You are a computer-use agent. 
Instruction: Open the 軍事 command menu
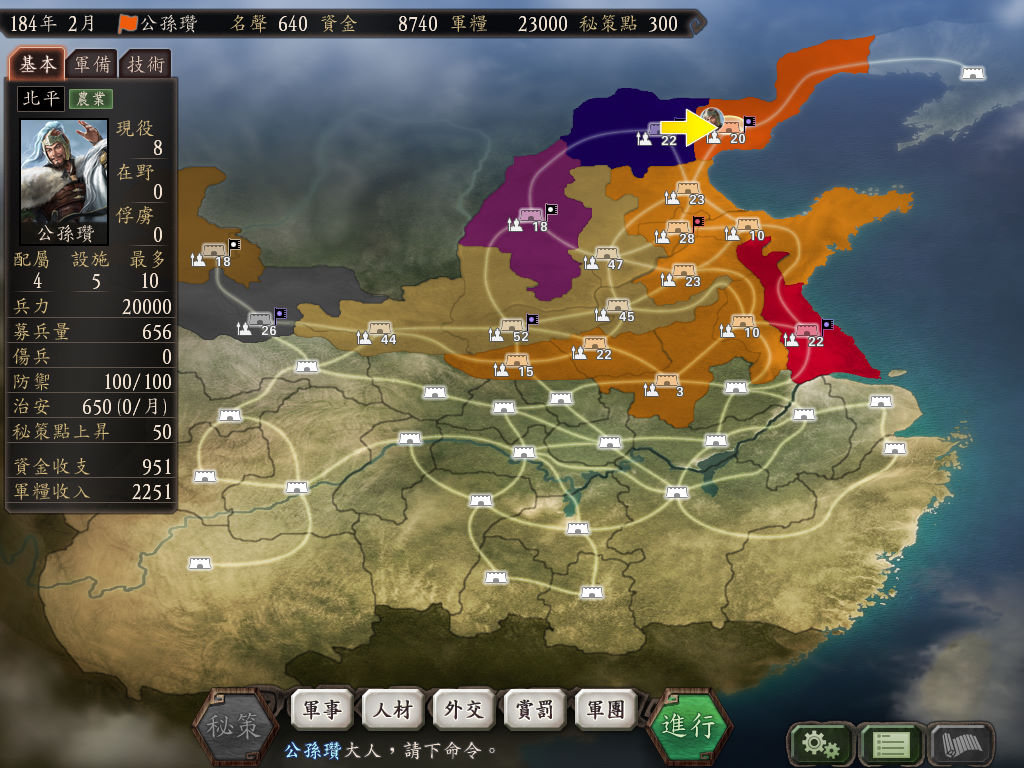pos(322,710)
